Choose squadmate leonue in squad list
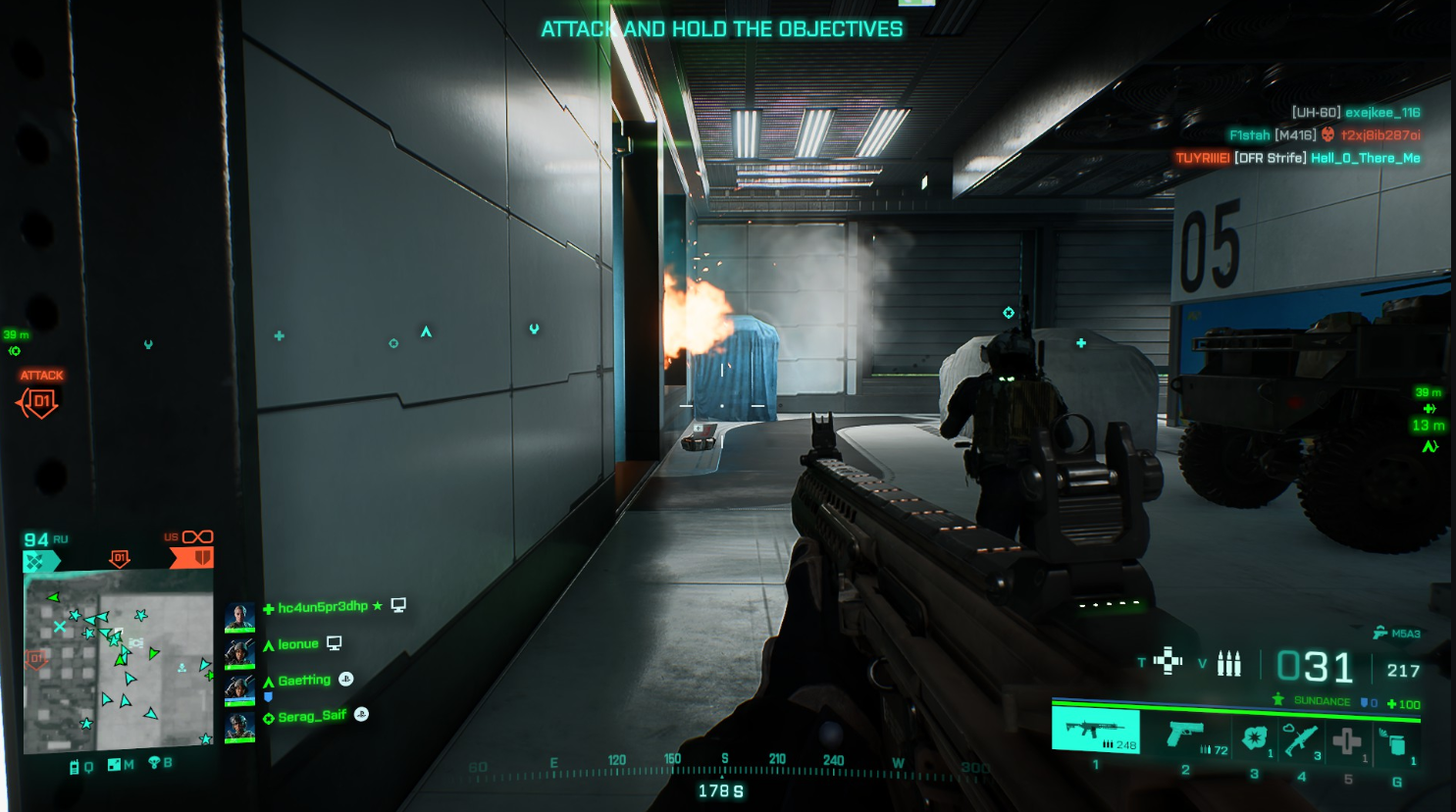Screen dimensions: 1456x812 coord(298,644)
